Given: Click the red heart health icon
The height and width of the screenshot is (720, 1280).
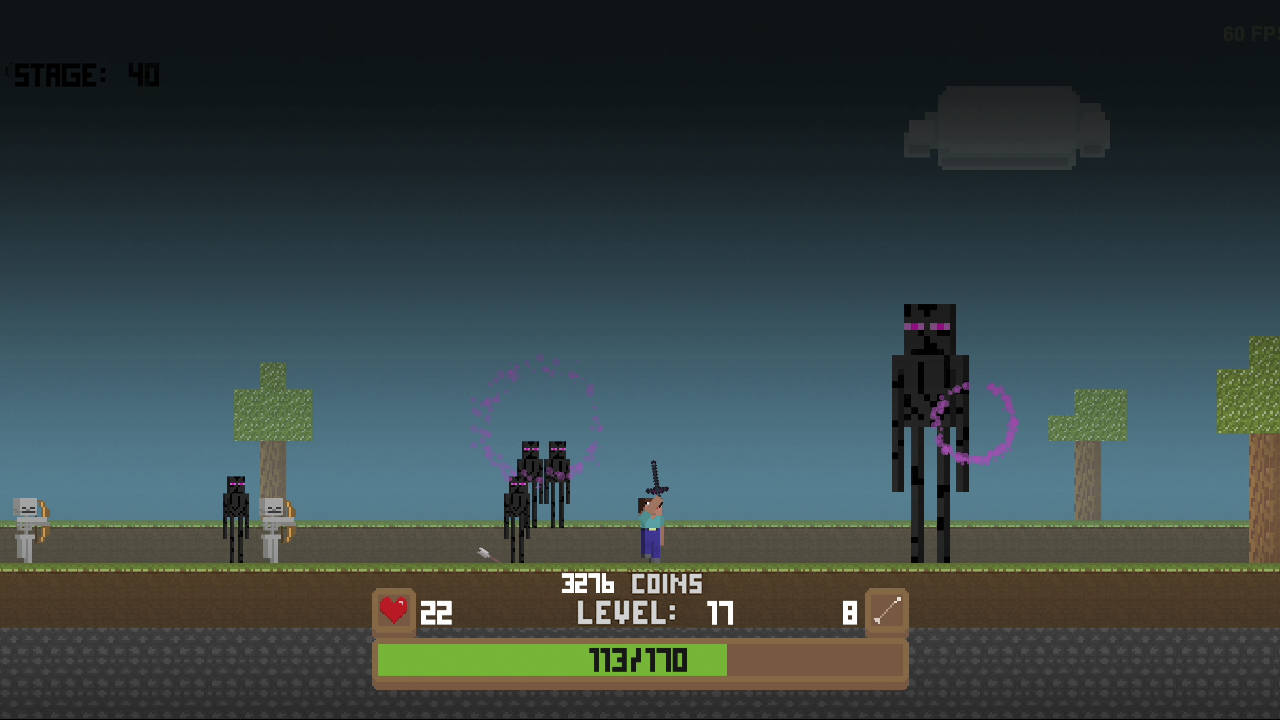Looking at the screenshot, I should point(394,610).
